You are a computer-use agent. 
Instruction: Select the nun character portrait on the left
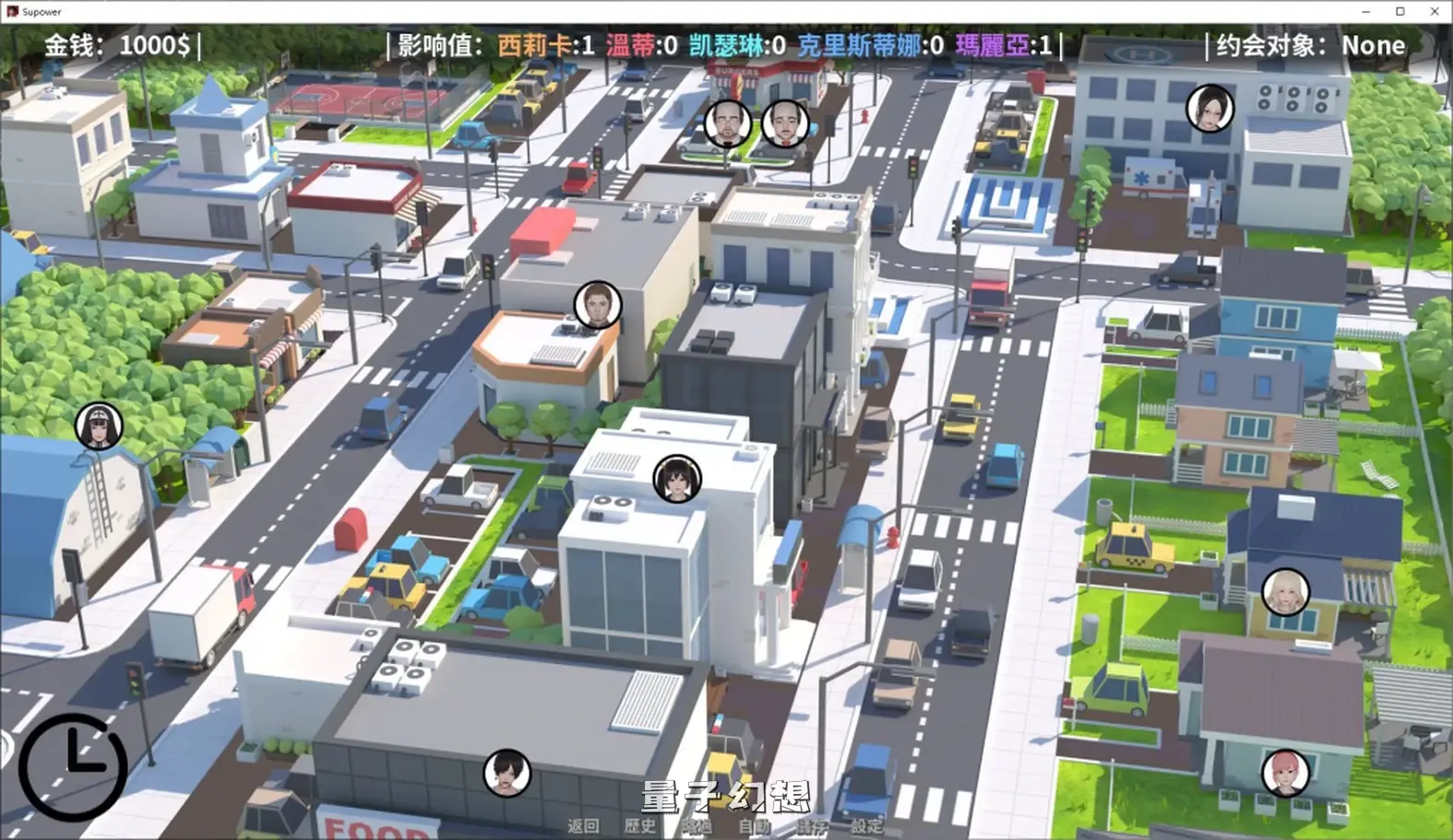97,427
